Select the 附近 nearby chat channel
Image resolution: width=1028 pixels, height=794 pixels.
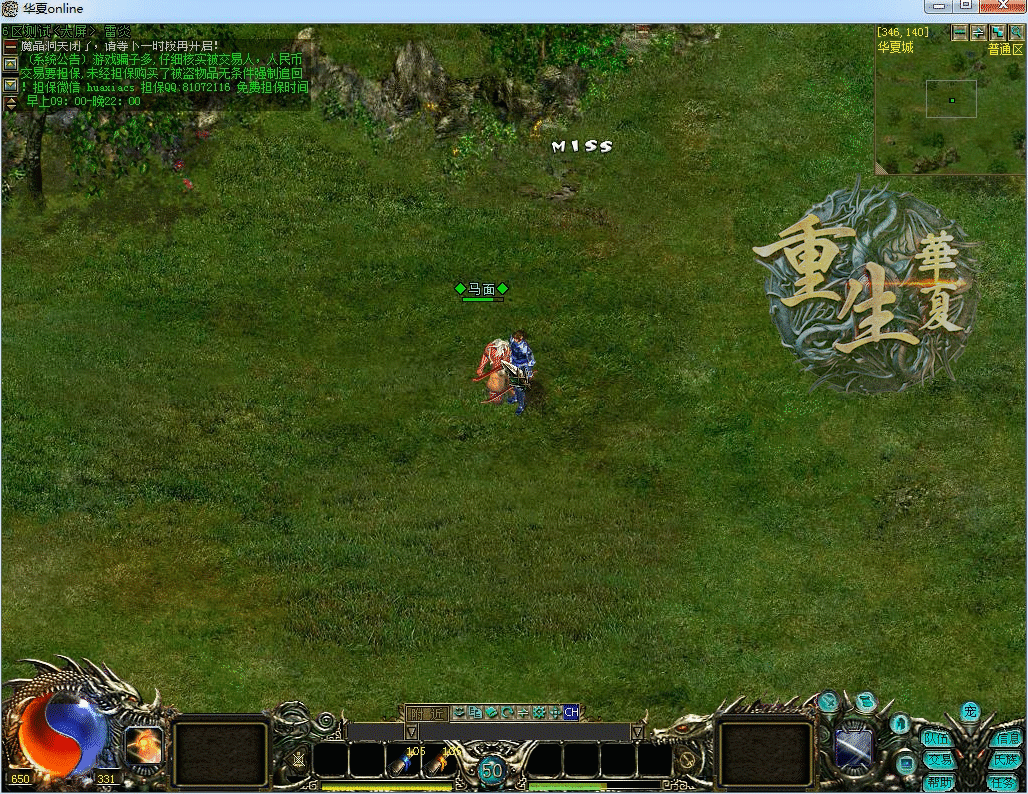[x=426, y=713]
